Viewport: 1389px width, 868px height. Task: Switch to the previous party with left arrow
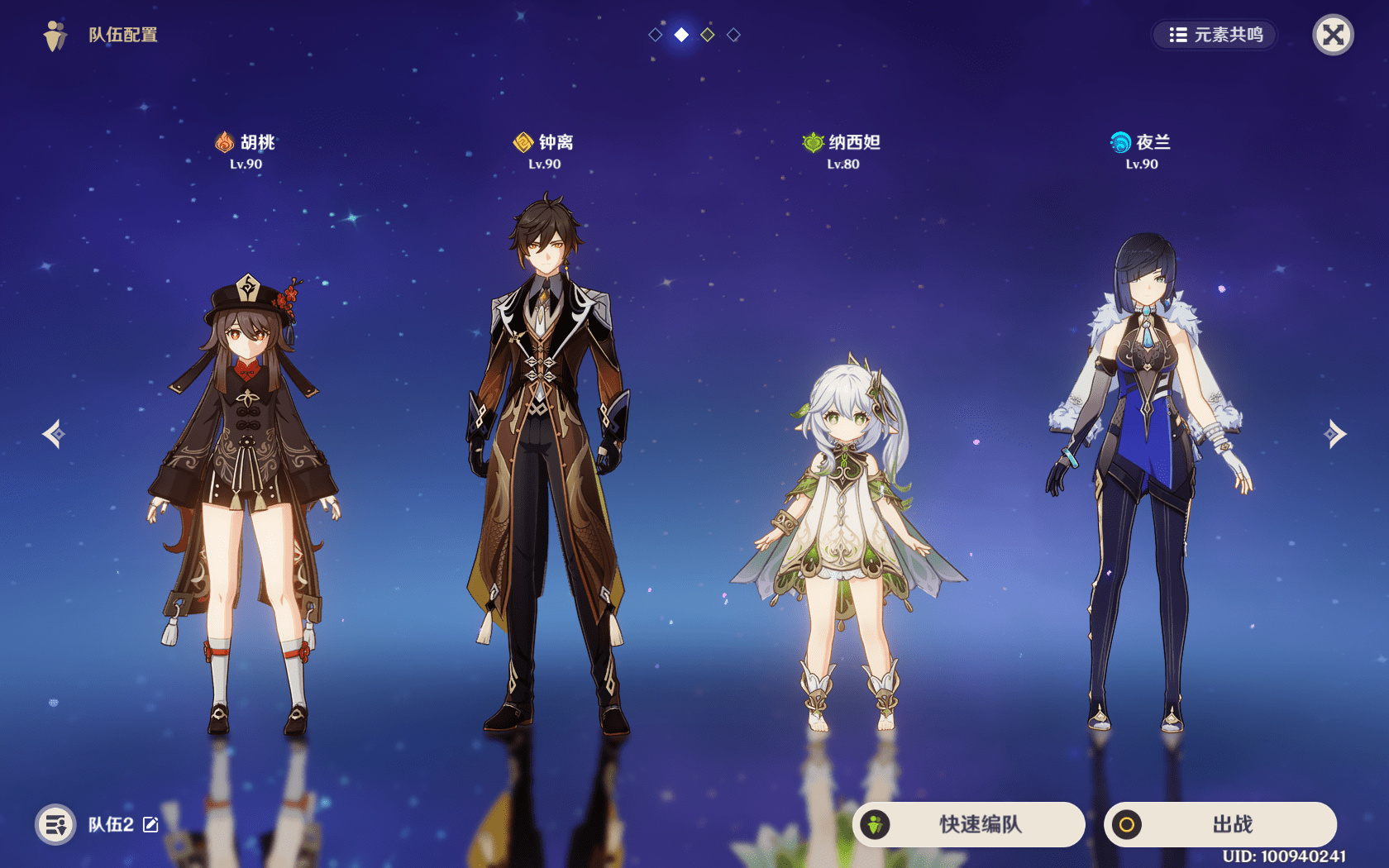pyautogui.click(x=54, y=434)
